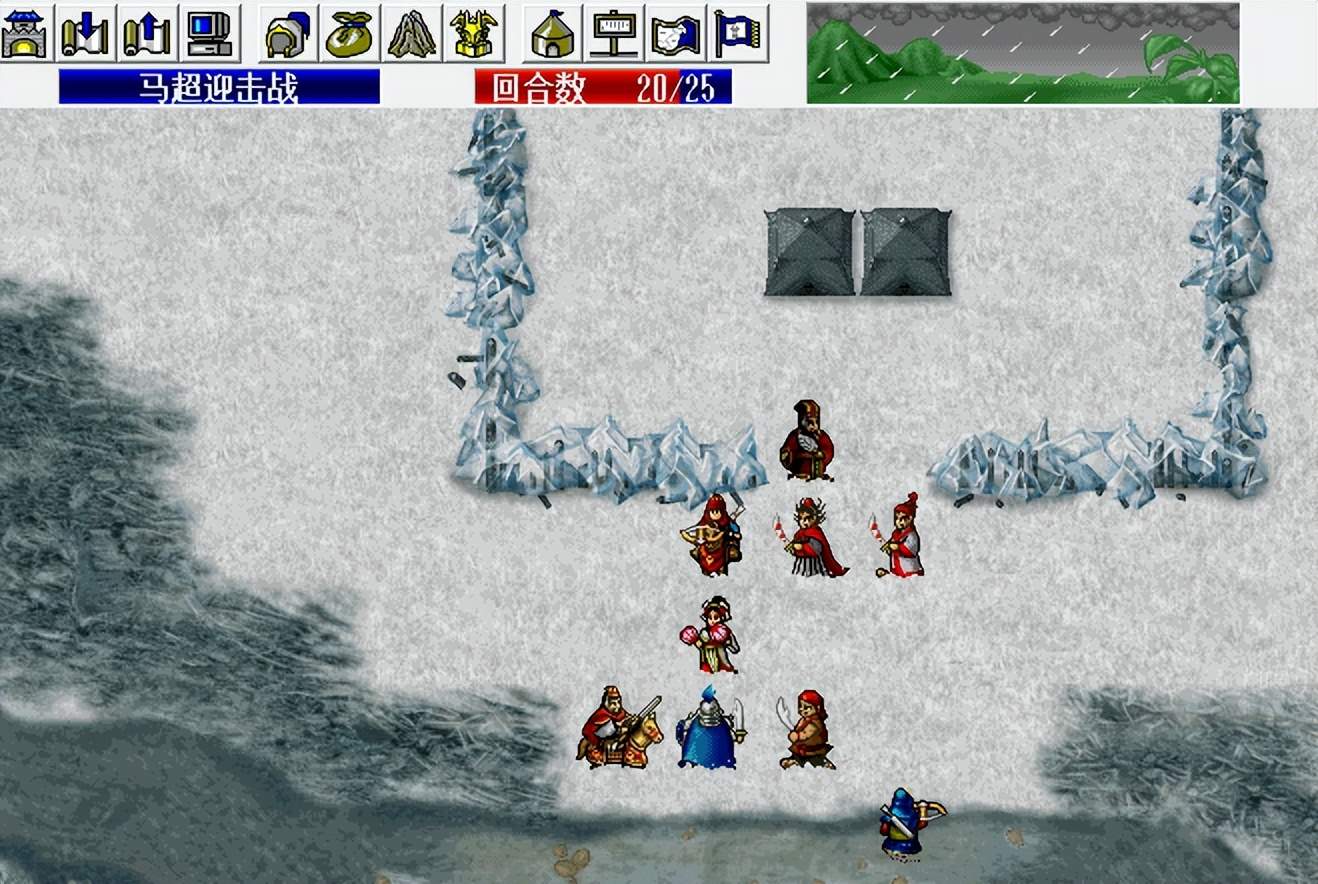Open the scroll with down arrow icon
The height and width of the screenshot is (884, 1318).
click(87, 33)
